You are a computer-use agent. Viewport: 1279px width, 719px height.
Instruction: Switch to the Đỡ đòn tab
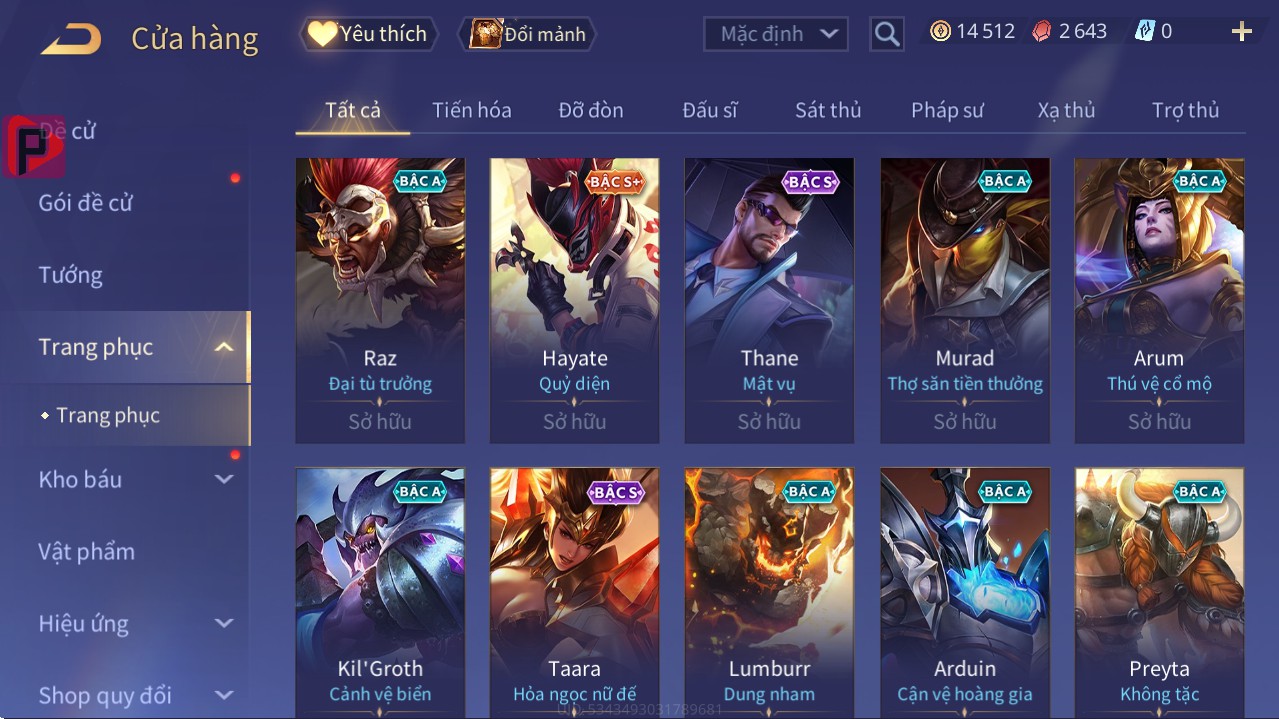(x=590, y=110)
